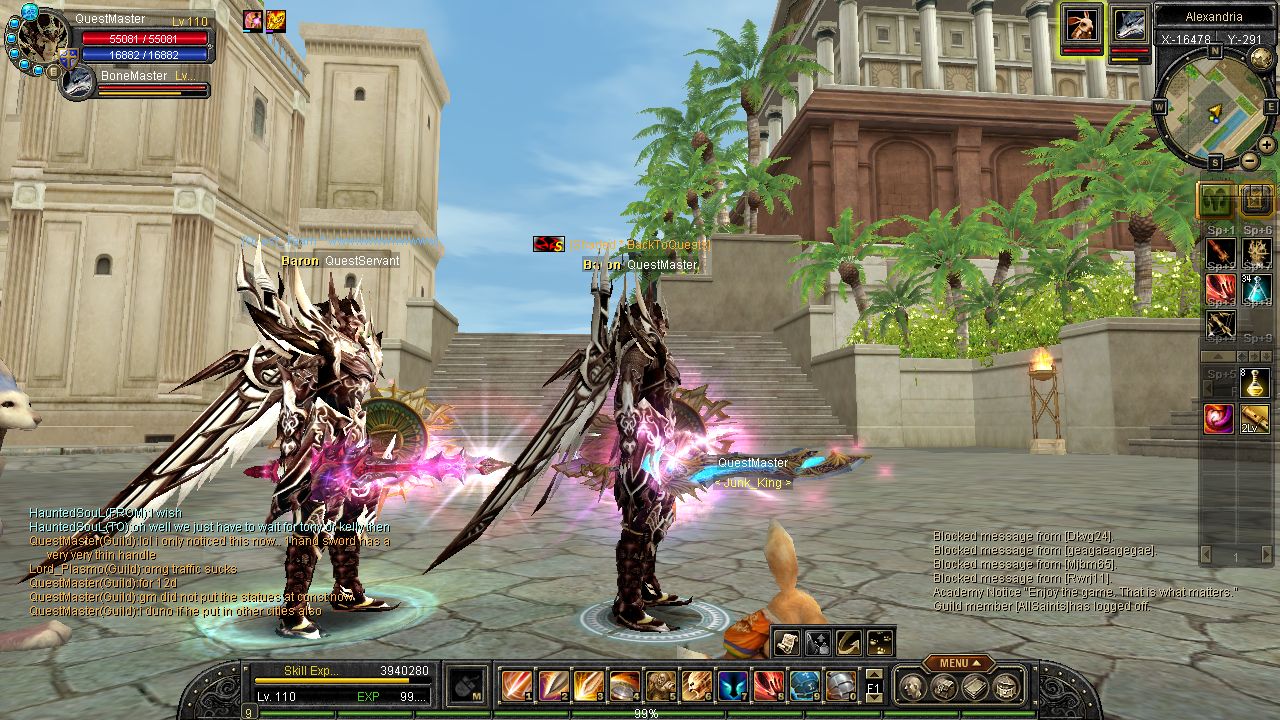Click the minimap

[1214, 107]
